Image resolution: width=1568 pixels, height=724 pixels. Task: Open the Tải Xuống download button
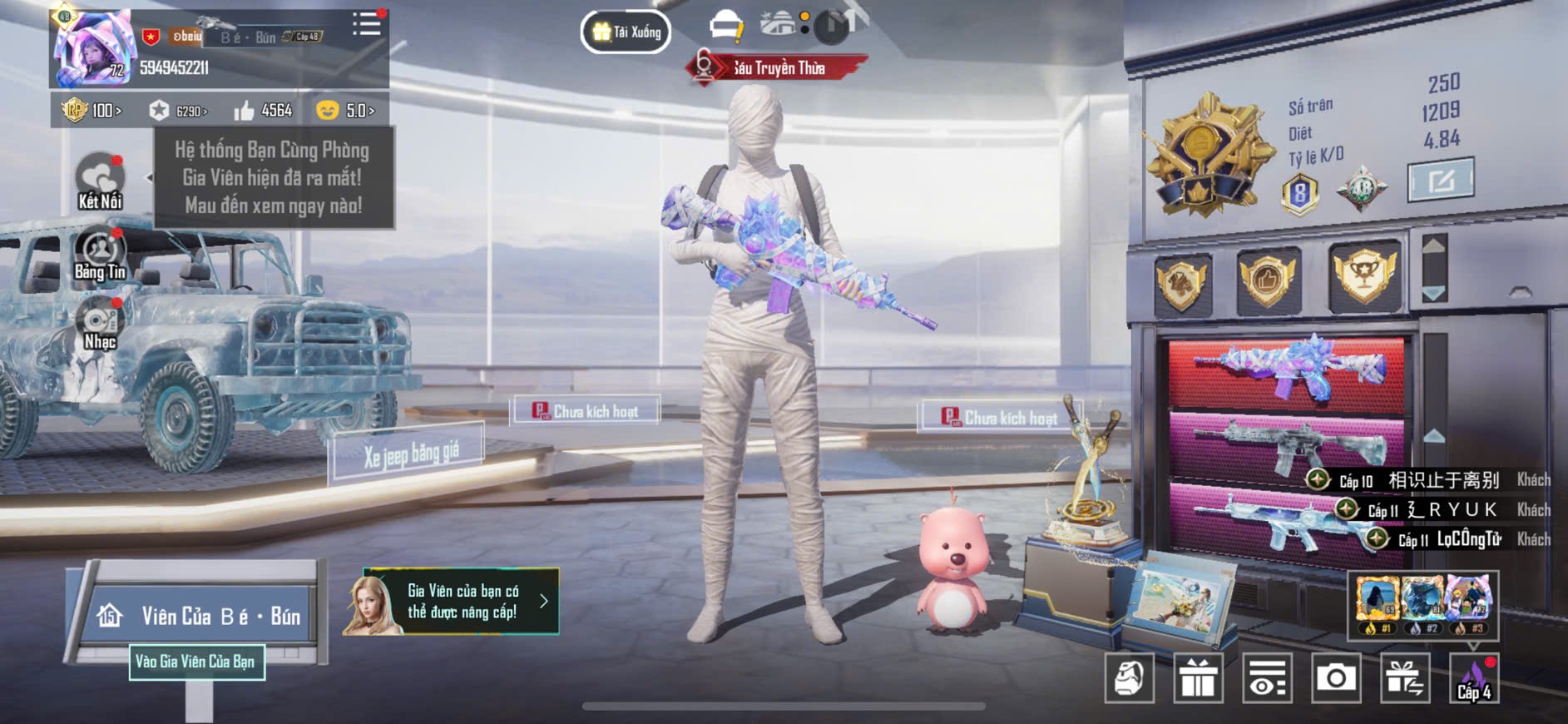point(626,32)
